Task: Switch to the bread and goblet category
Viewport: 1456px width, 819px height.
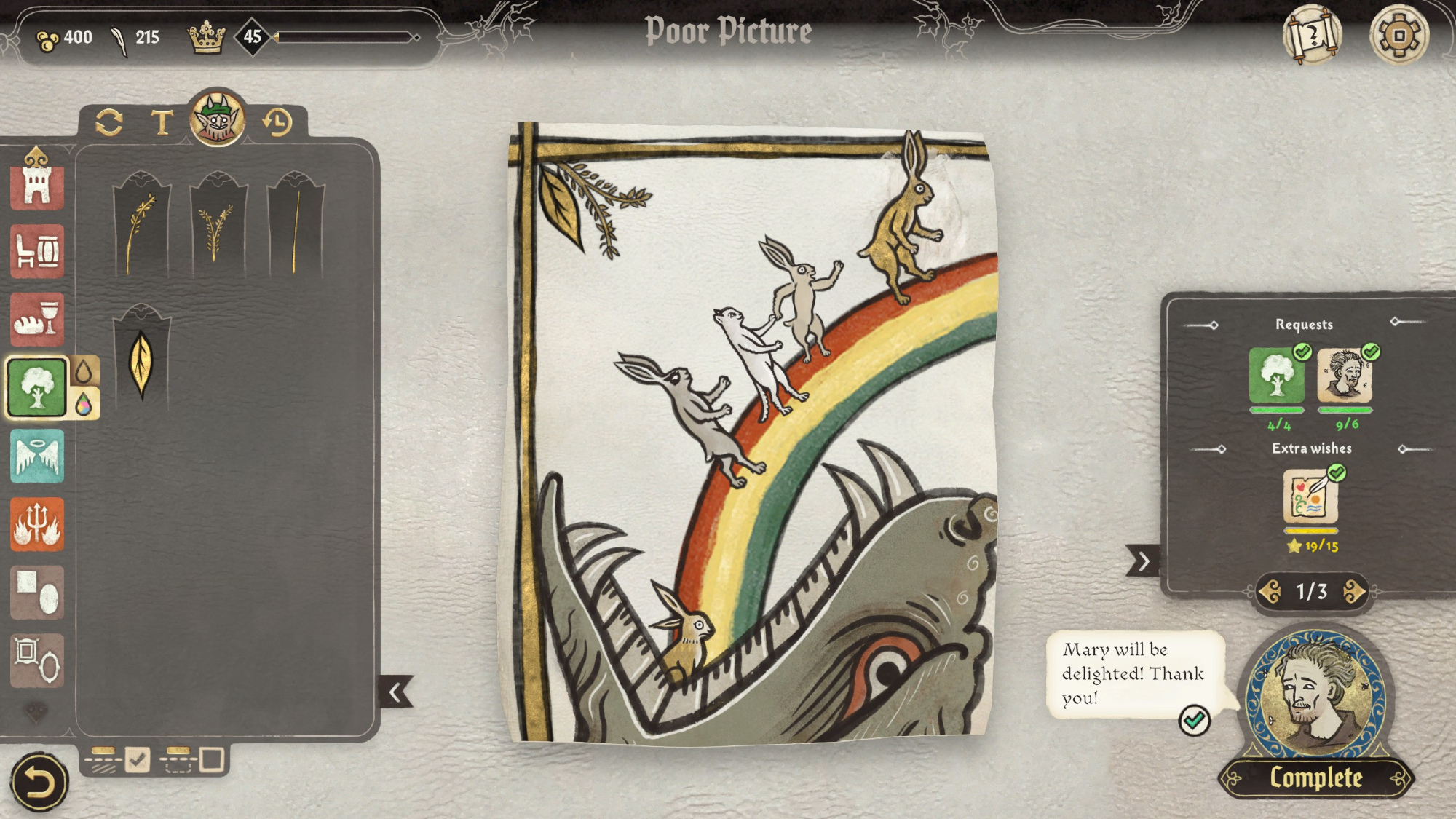Action: (37, 320)
